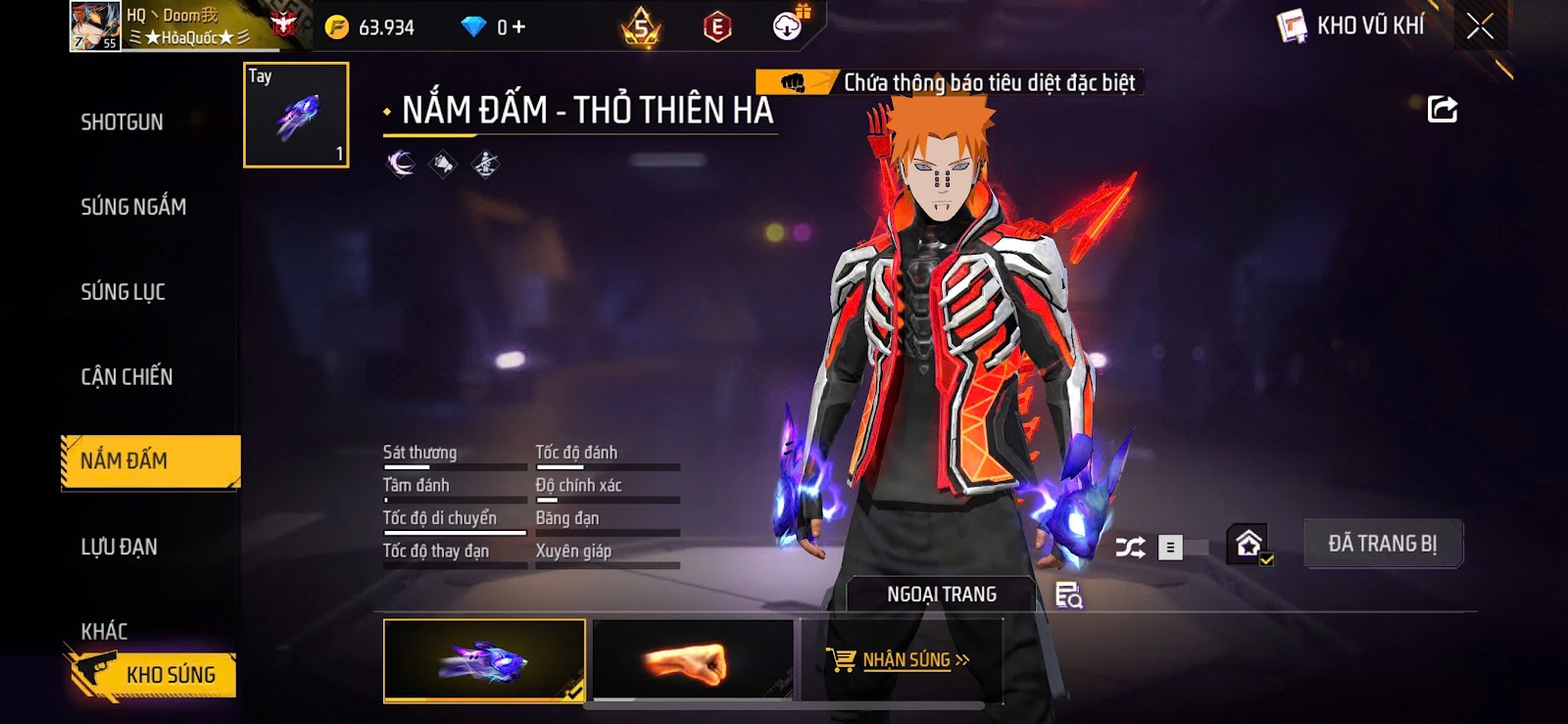Close the weapon vault screen

pyautogui.click(x=1480, y=26)
